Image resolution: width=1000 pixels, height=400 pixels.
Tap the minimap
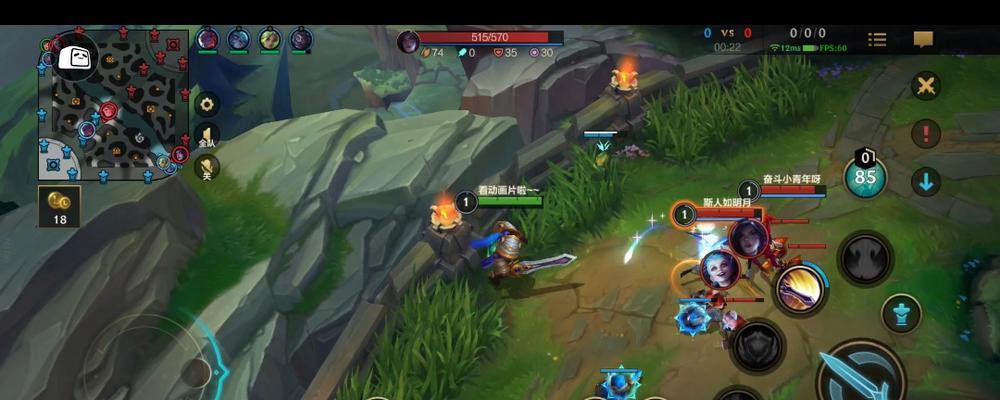112,104
